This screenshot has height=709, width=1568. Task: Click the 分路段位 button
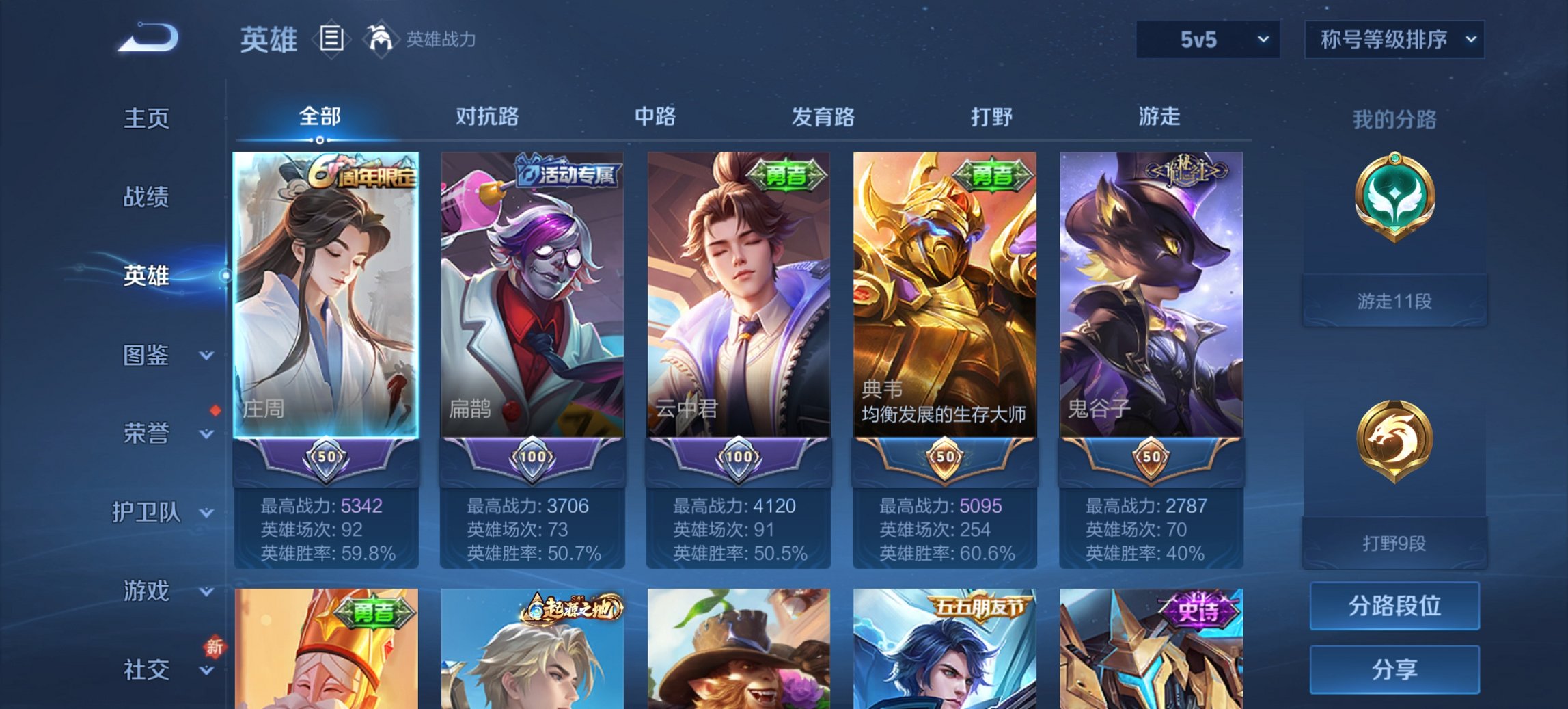coord(1394,606)
